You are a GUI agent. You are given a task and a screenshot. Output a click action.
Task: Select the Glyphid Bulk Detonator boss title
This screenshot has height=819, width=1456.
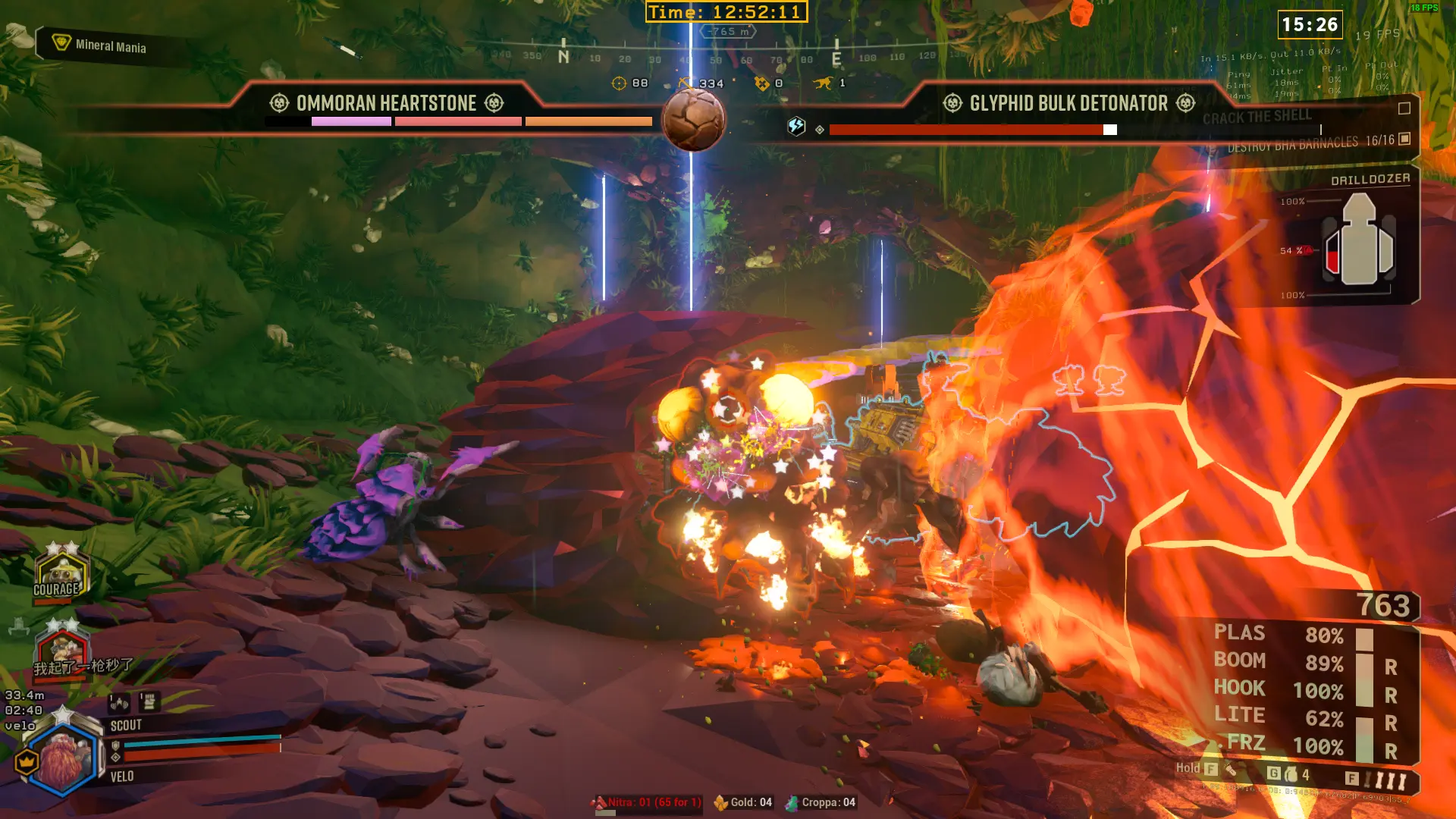tap(1068, 103)
